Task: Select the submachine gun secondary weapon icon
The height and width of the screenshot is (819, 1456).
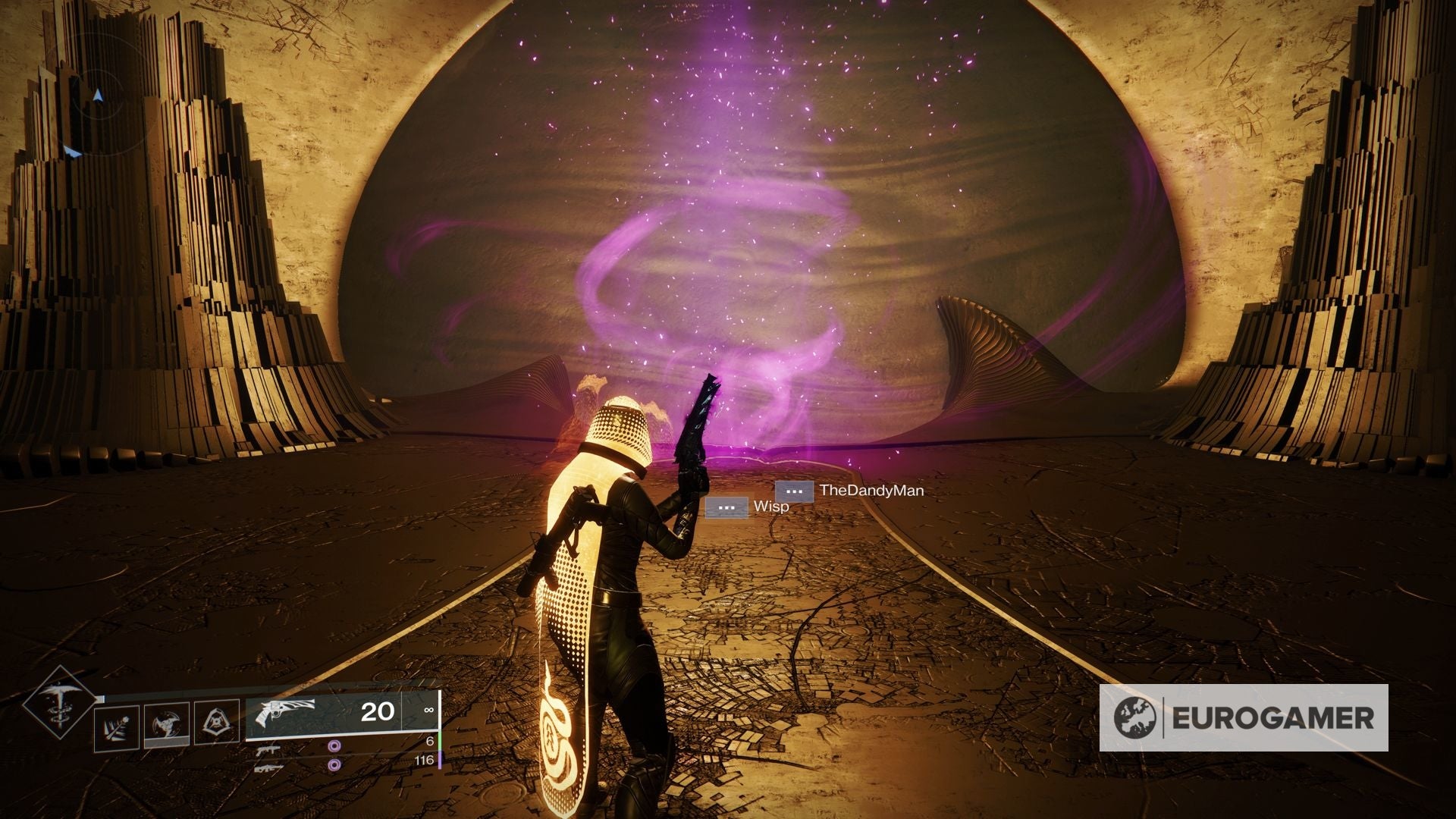Action: [x=267, y=750]
